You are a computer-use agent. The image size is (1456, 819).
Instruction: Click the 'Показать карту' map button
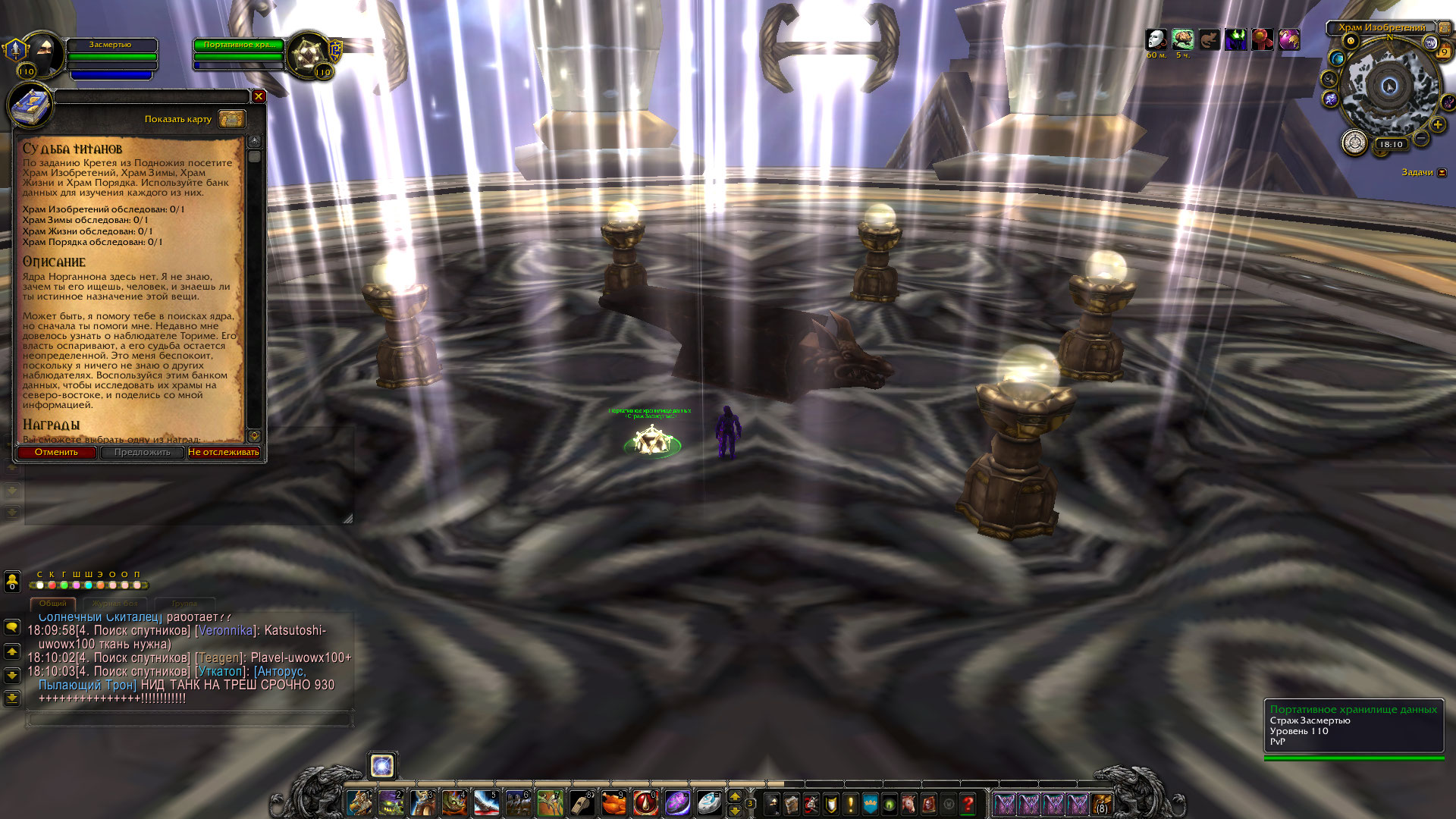231,119
